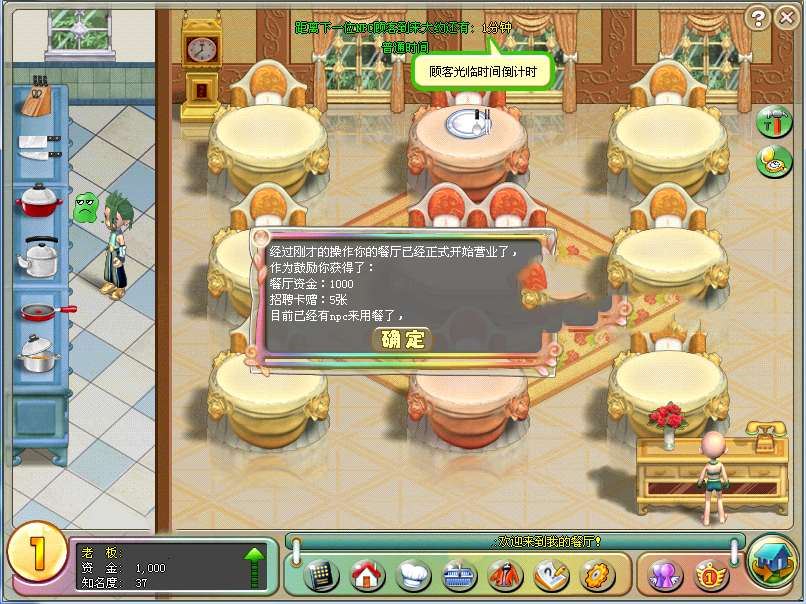
Task: Close the restaurant window with the X
Action: (x=786, y=17)
